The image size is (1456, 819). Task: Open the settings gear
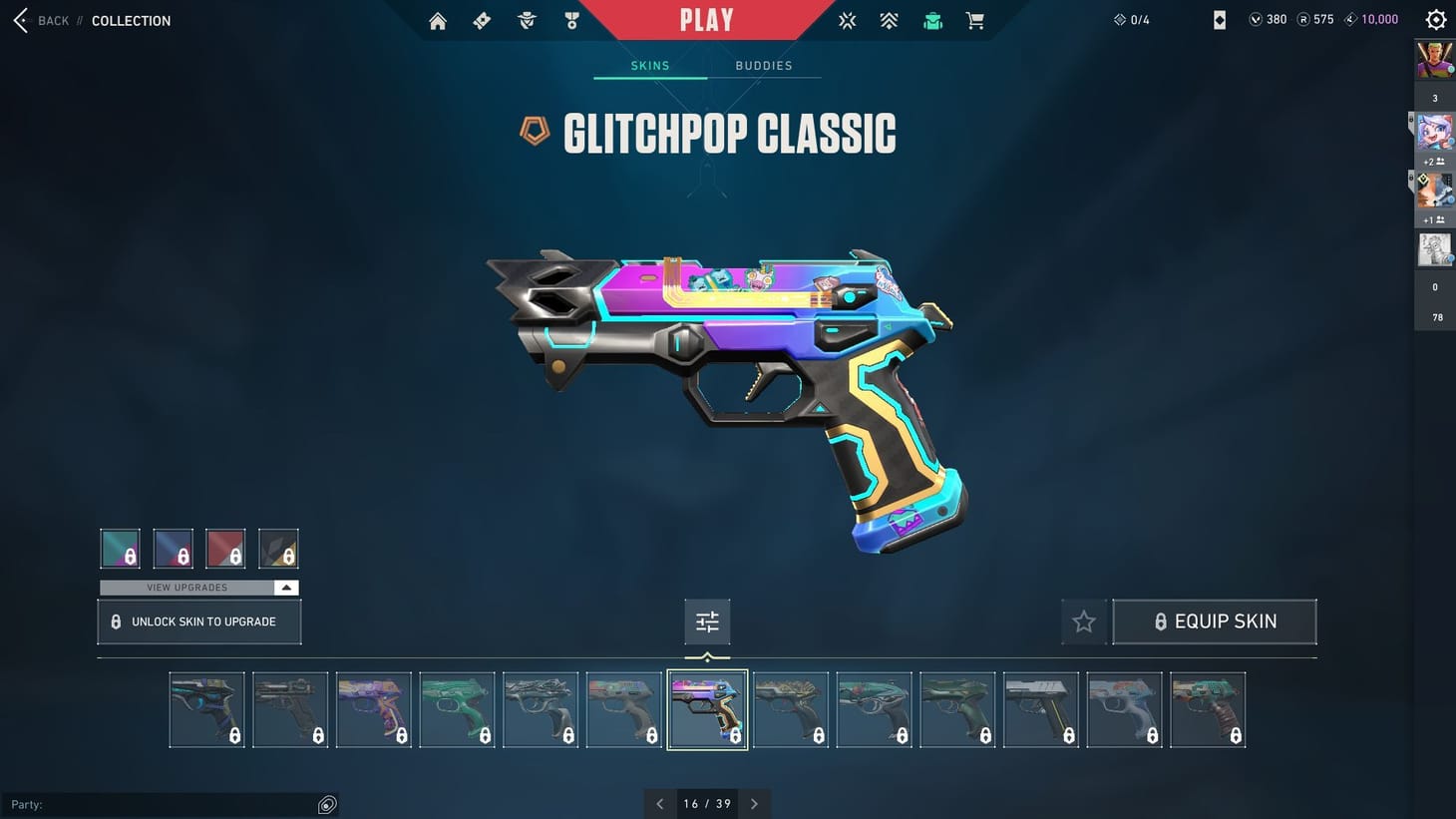1435,19
